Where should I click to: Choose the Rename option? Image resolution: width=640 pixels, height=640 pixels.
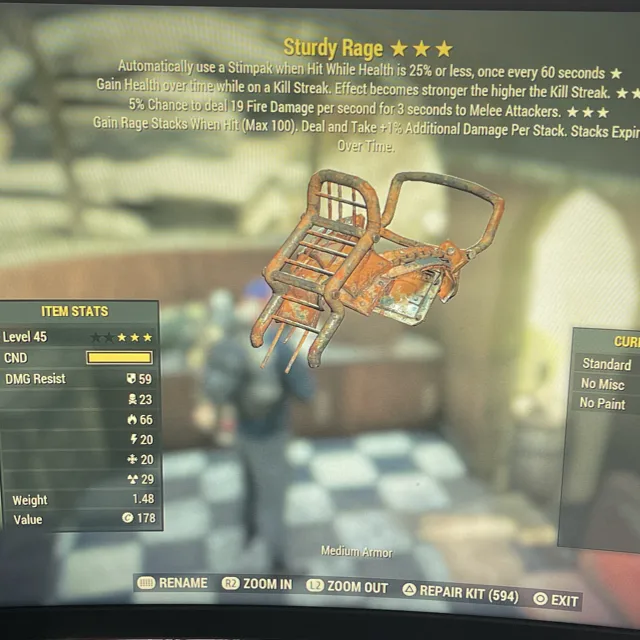coord(173,583)
